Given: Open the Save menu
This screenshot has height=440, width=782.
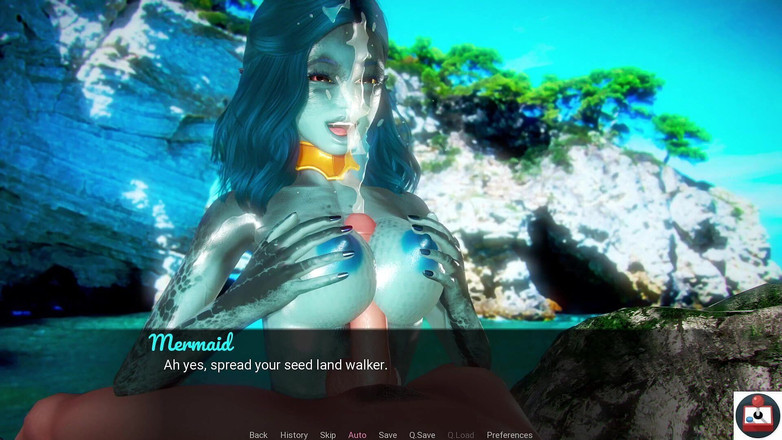Looking at the screenshot, I should (388, 435).
